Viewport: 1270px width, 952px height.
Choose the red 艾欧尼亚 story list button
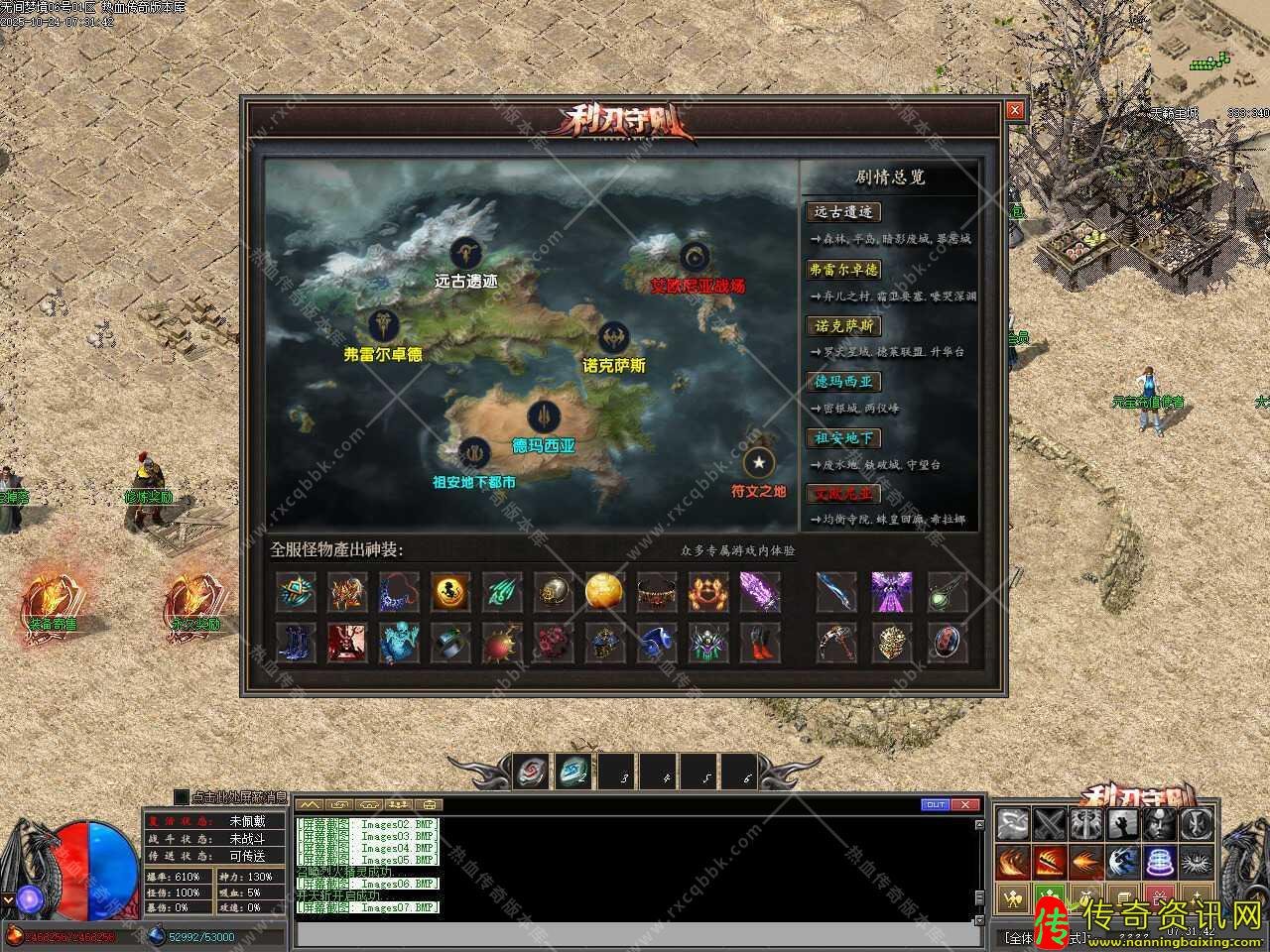point(844,494)
